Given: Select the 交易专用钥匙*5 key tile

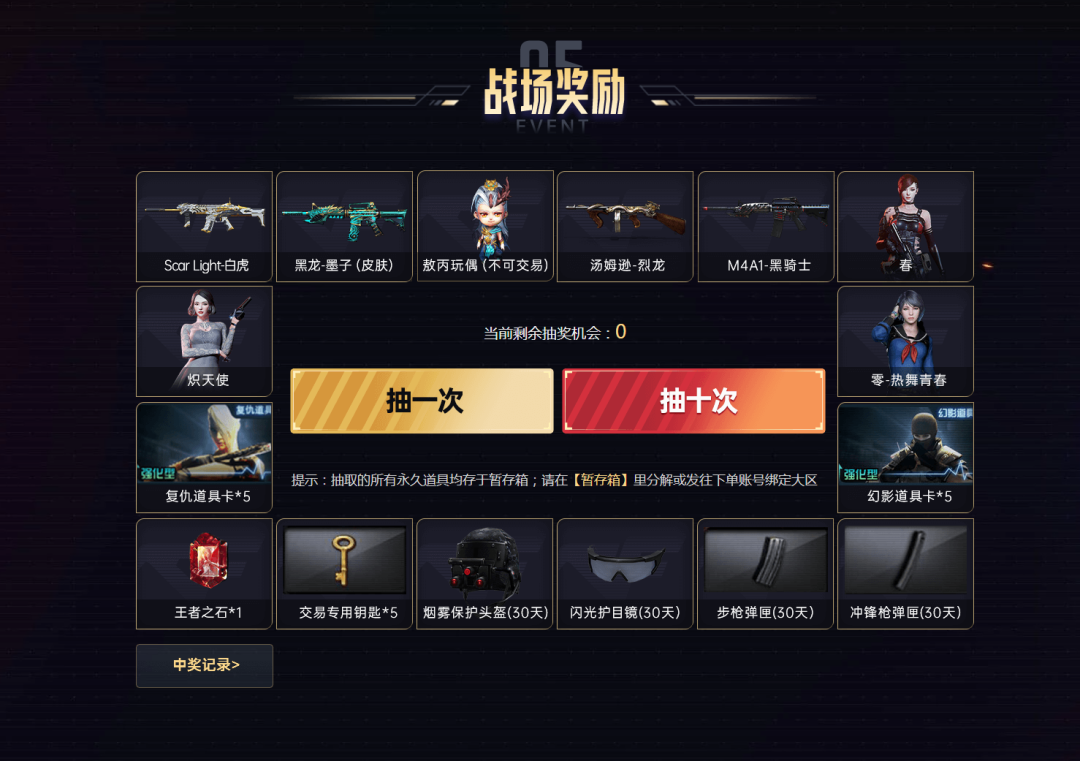Looking at the screenshot, I should click(x=345, y=573).
